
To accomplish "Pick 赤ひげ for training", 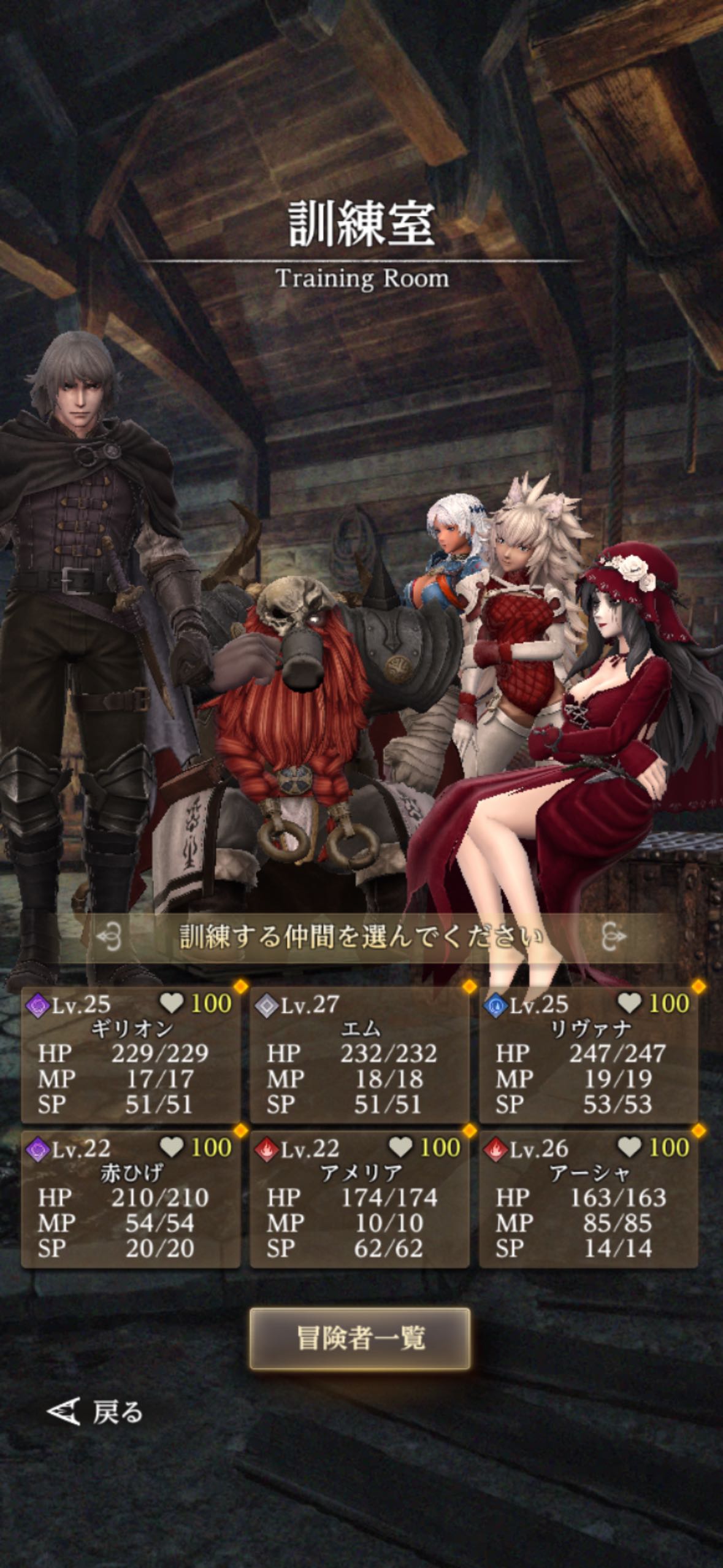I will [x=131, y=1198].
